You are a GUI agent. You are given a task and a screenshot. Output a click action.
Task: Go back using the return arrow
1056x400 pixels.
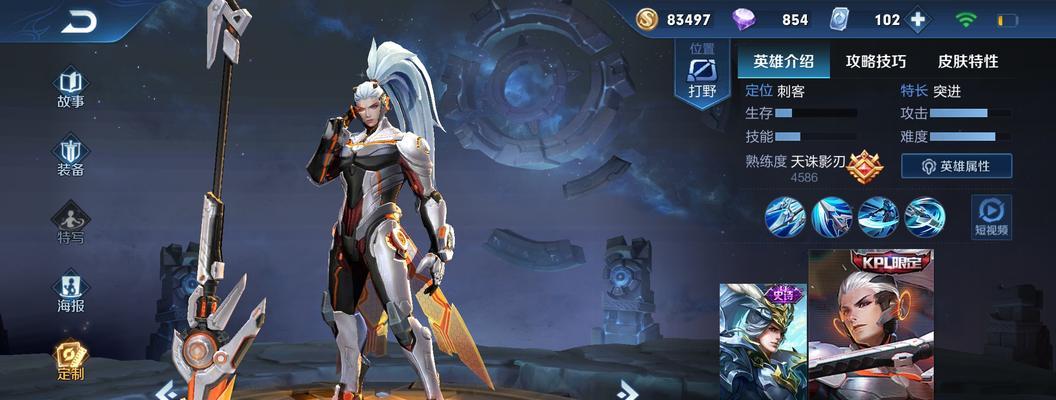tap(78, 21)
